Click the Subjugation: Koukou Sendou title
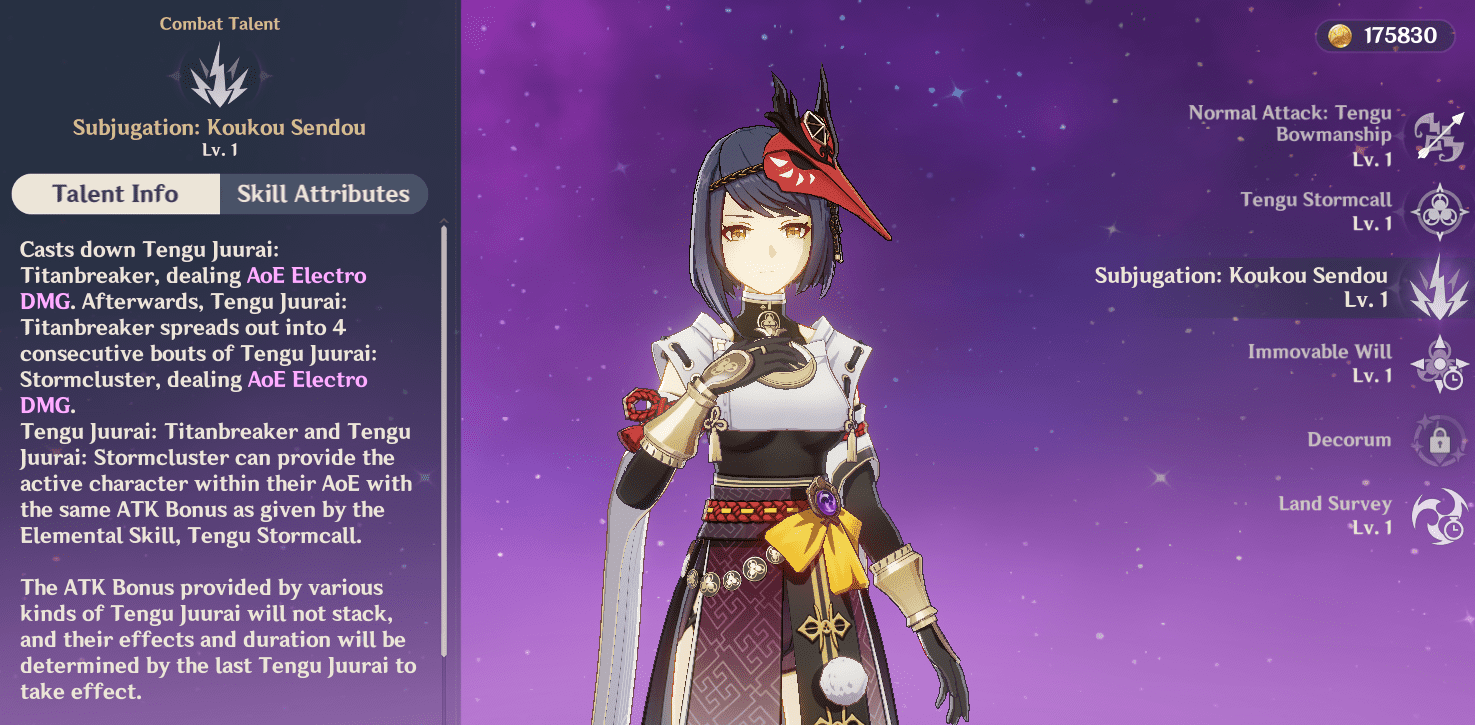1475x725 pixels. click(x=219, y=127)
